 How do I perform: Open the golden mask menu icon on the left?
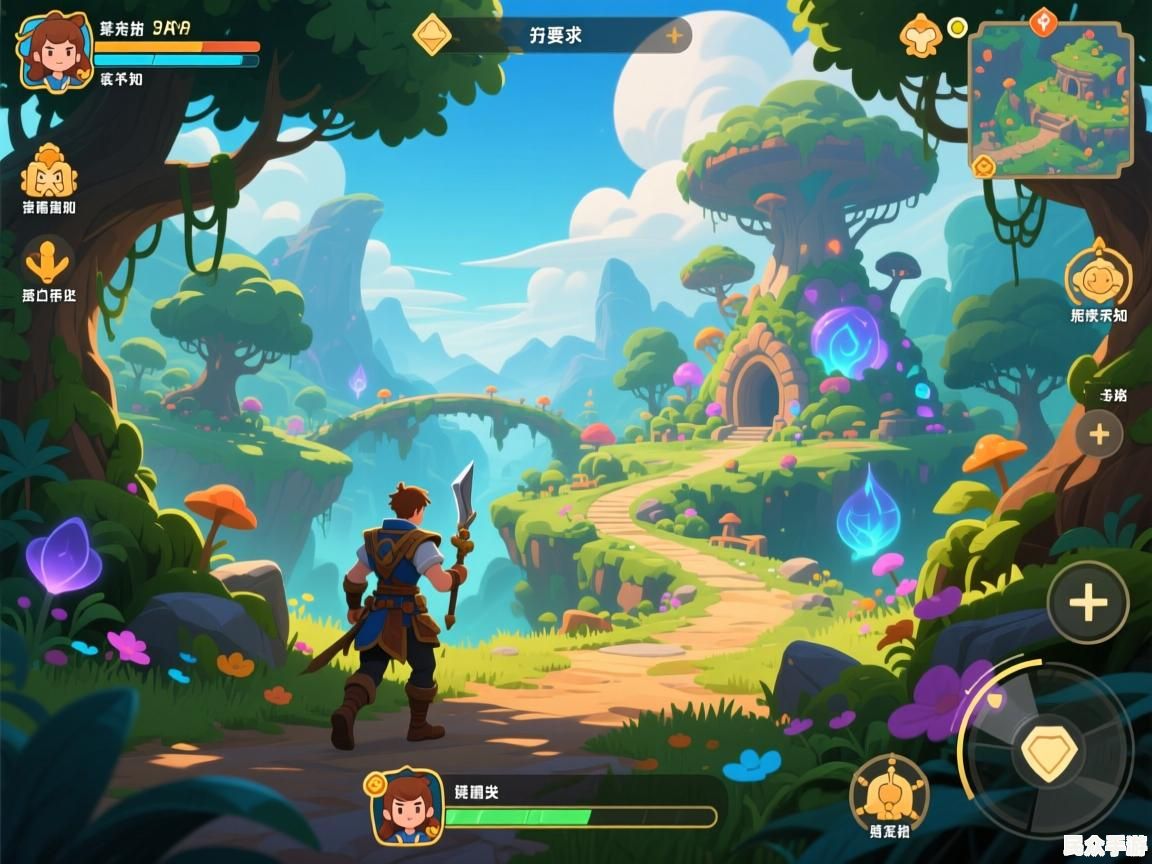coord(49,172)
